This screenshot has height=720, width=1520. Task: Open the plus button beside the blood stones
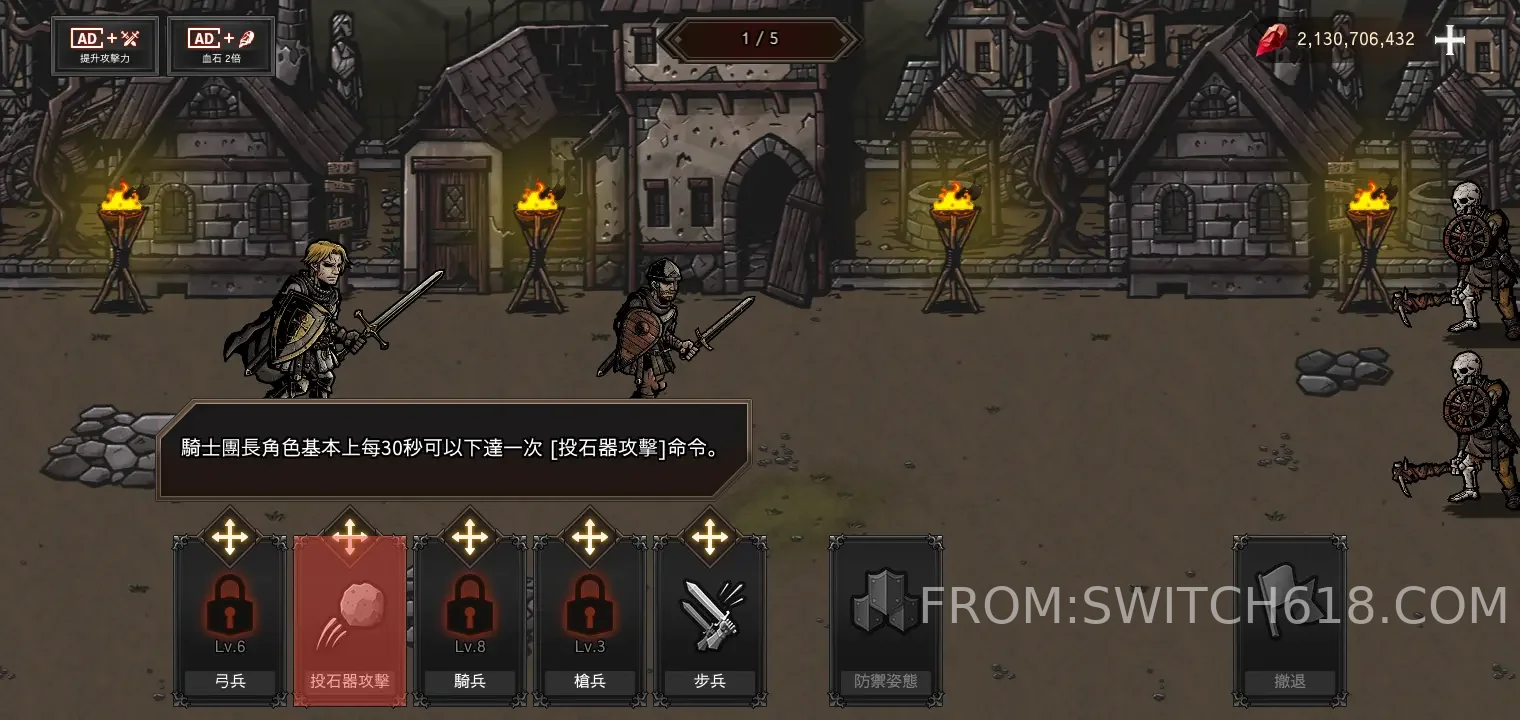pos(1449,40)
